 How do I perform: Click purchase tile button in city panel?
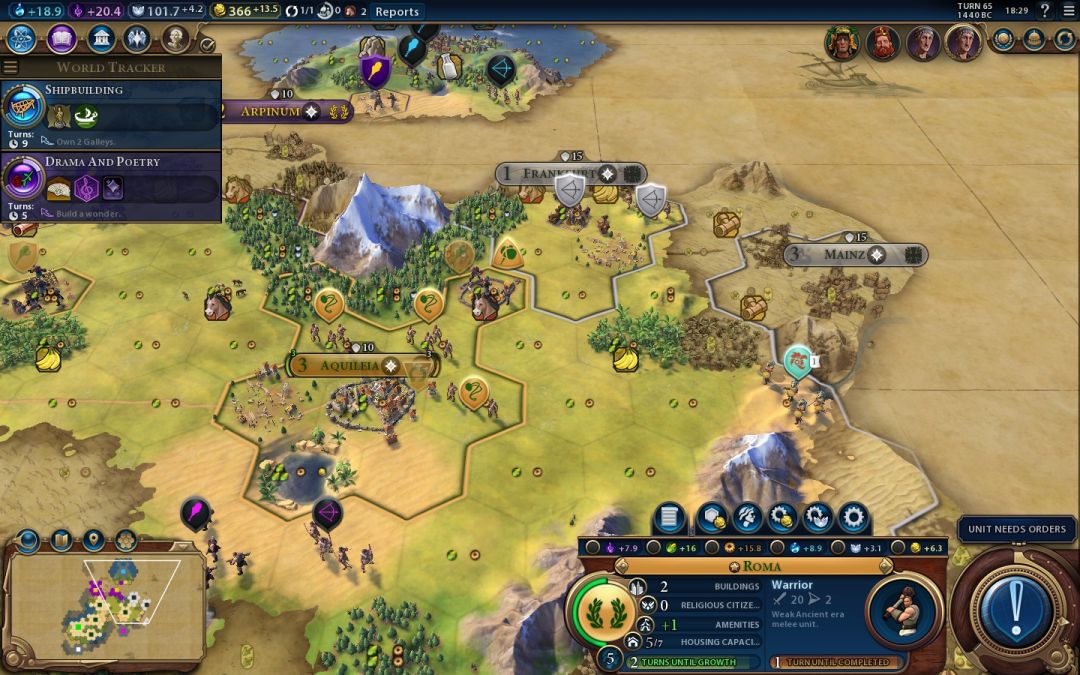click(x=711, y=518)
